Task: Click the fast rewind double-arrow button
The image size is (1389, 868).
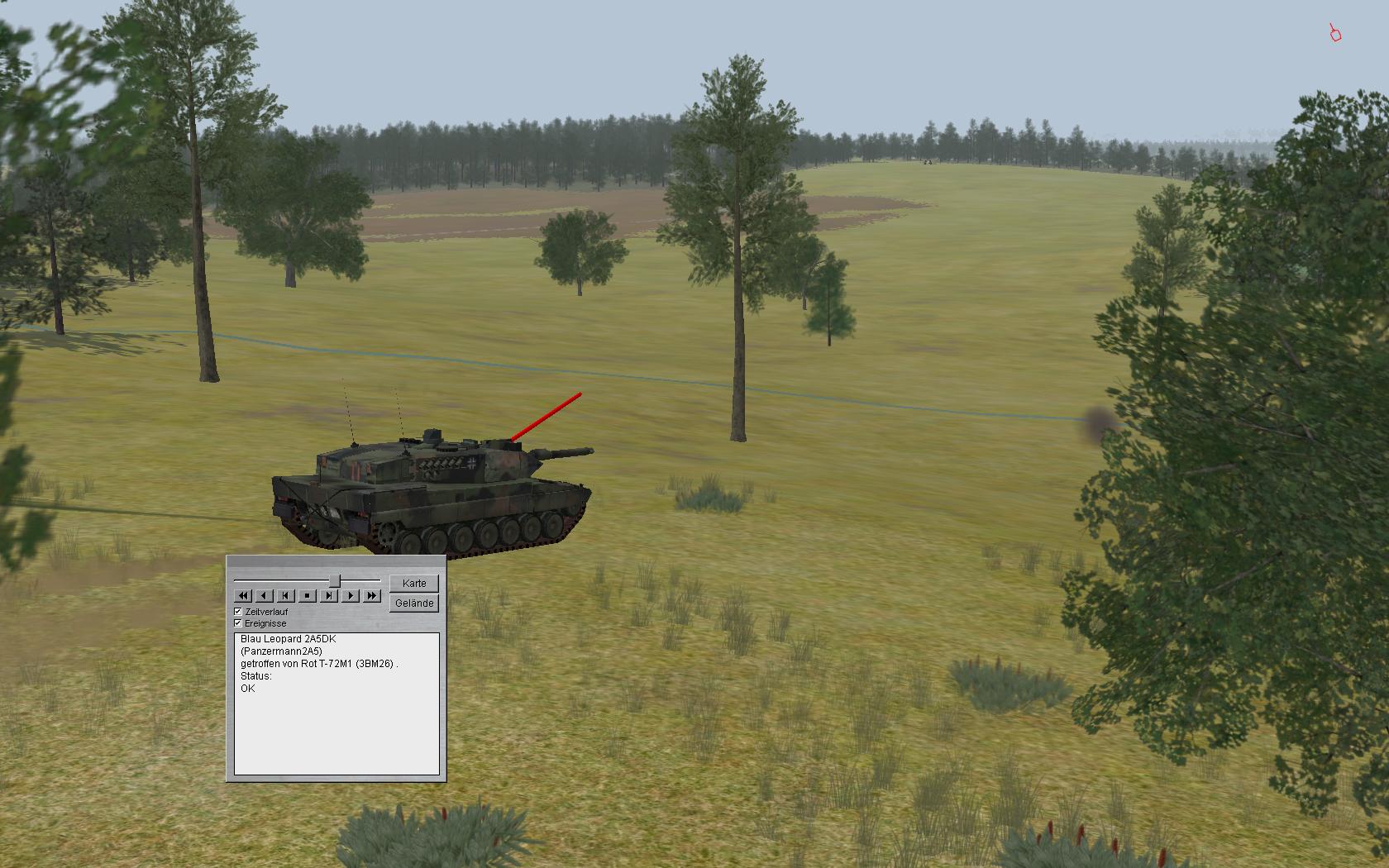Action: coord(243,595)
